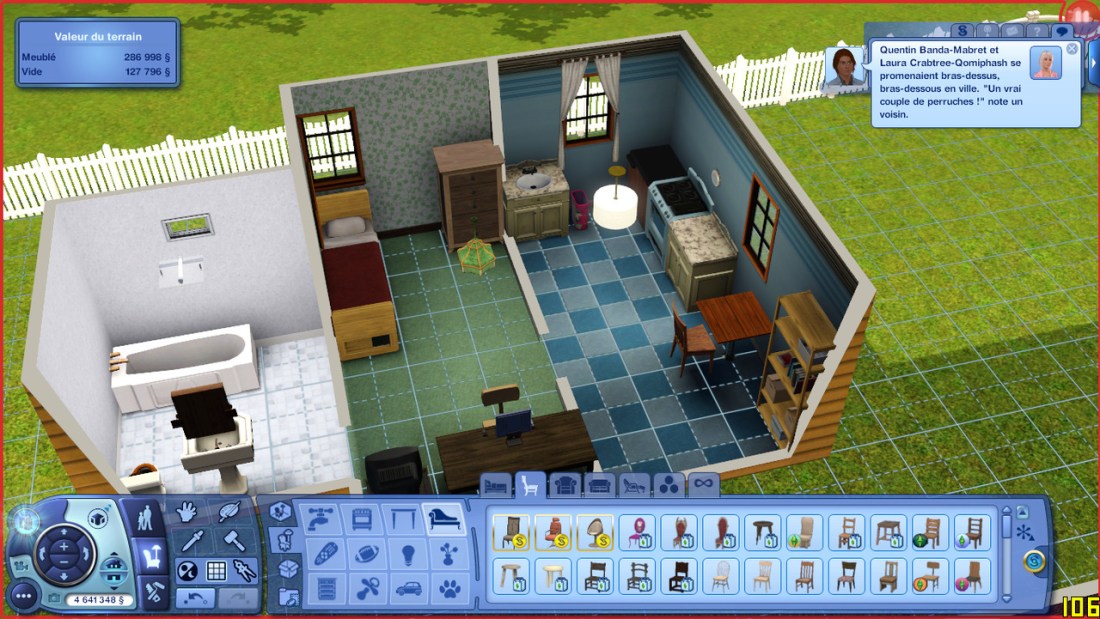Viewport: 1100px width, 619px height.
Task: Select the orange office chair thumbnail
Action: (x=553, y=532)
